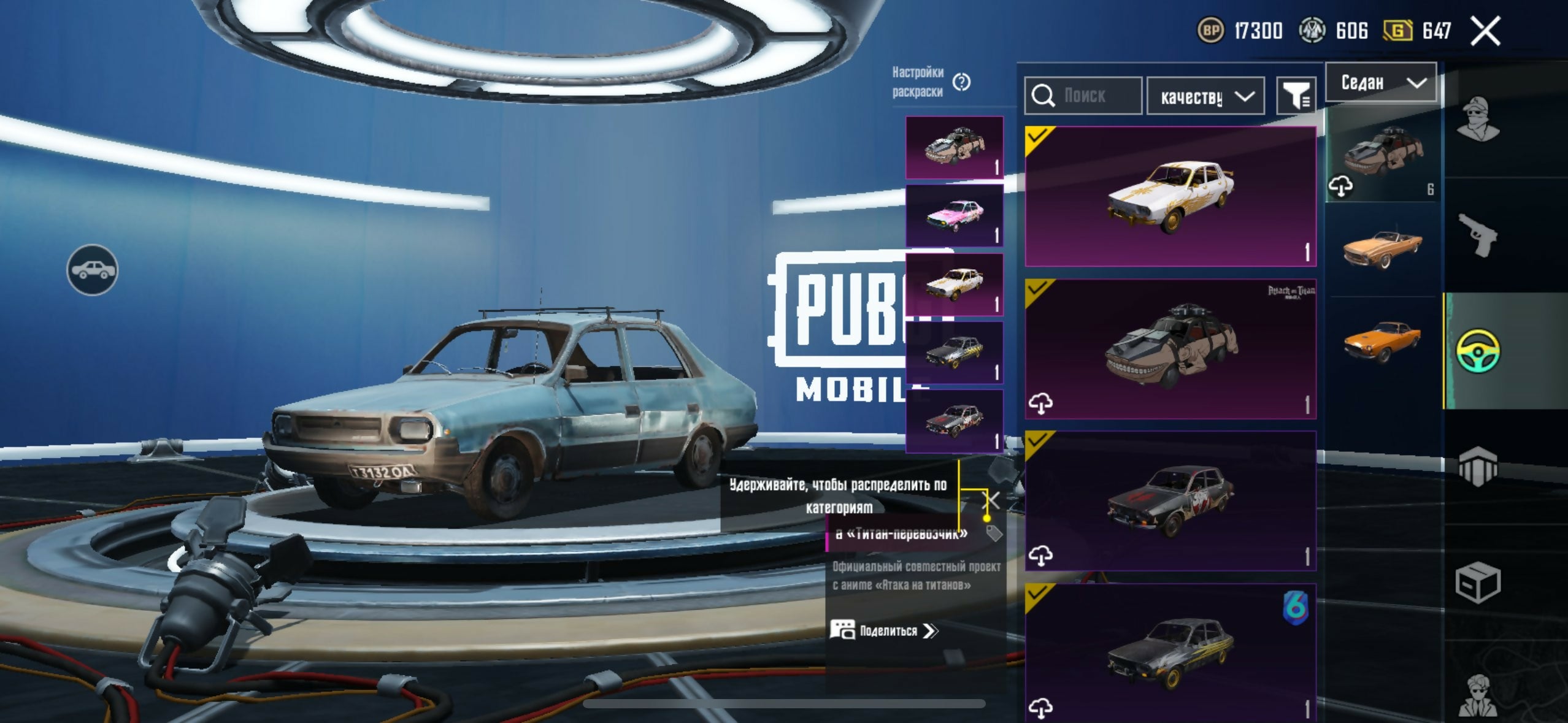Image resolution: width=1568 pixels, height=723 pixels.
Task: Dismiss the hold-to-categorize tooltip
Action: click(x=993, y=500)
